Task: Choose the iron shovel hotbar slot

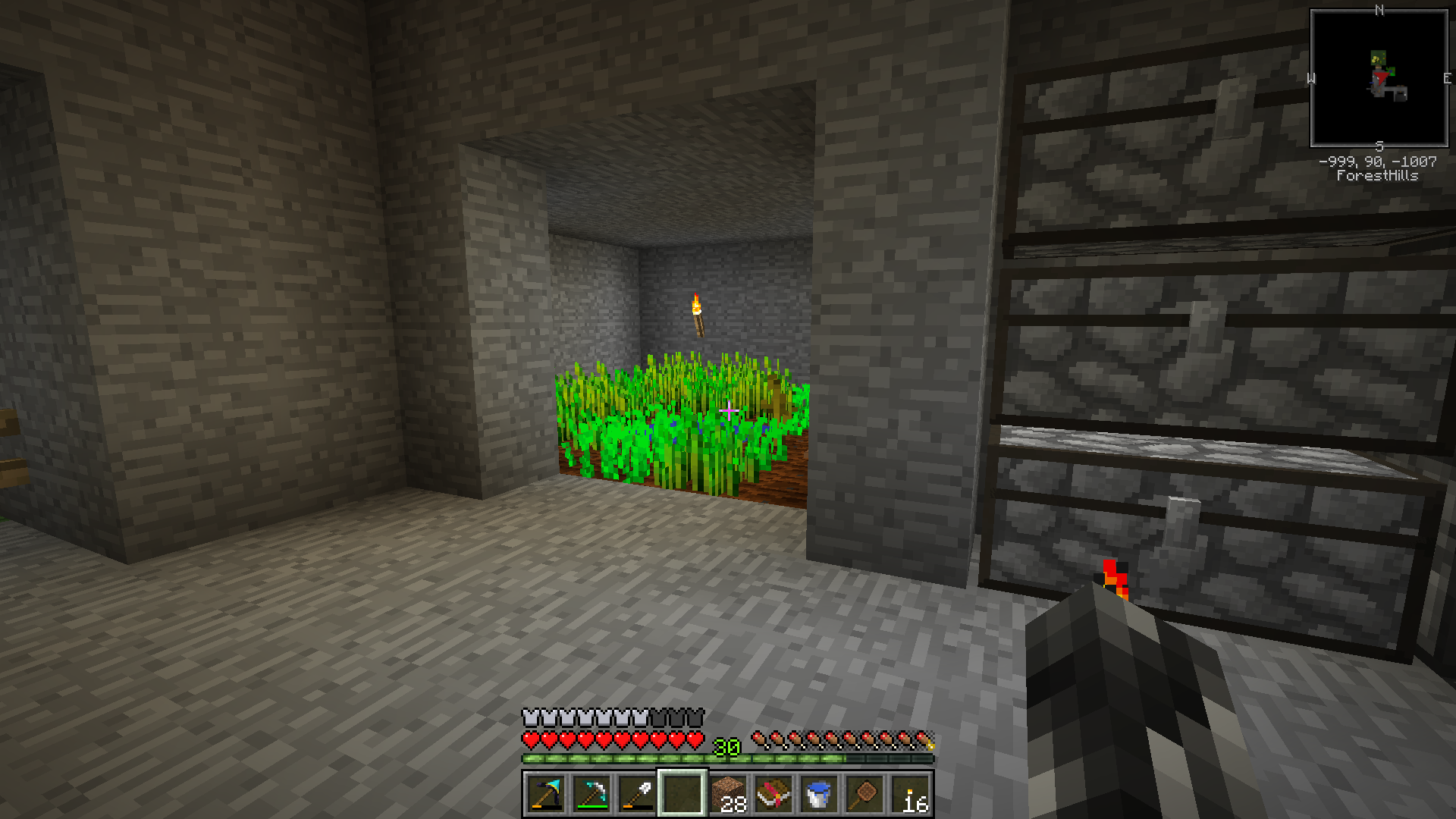Action: [x=637, y=794]
